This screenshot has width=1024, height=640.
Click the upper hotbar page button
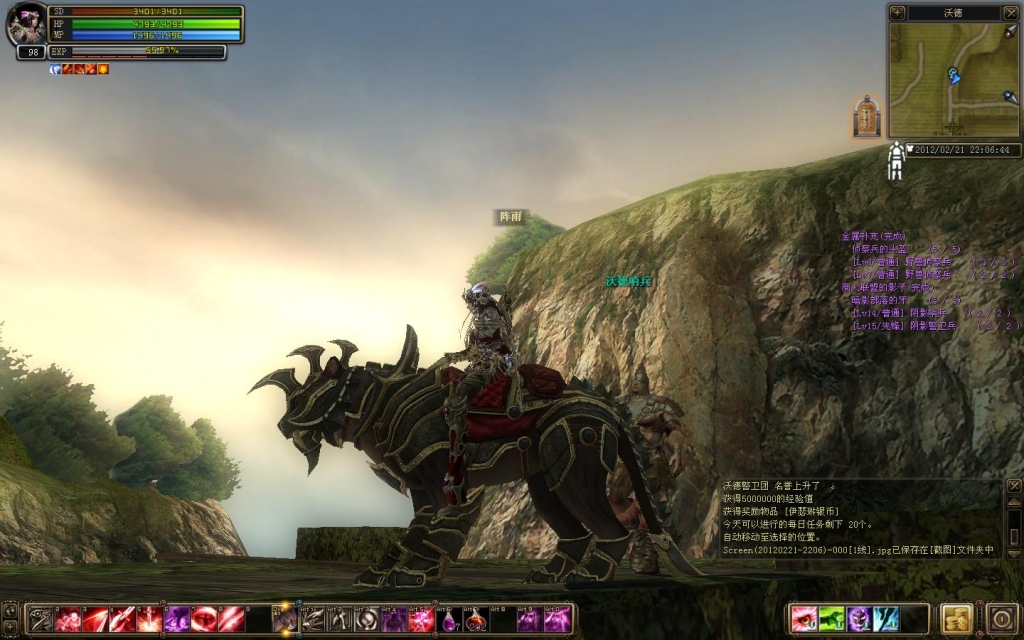pos(9,609)
